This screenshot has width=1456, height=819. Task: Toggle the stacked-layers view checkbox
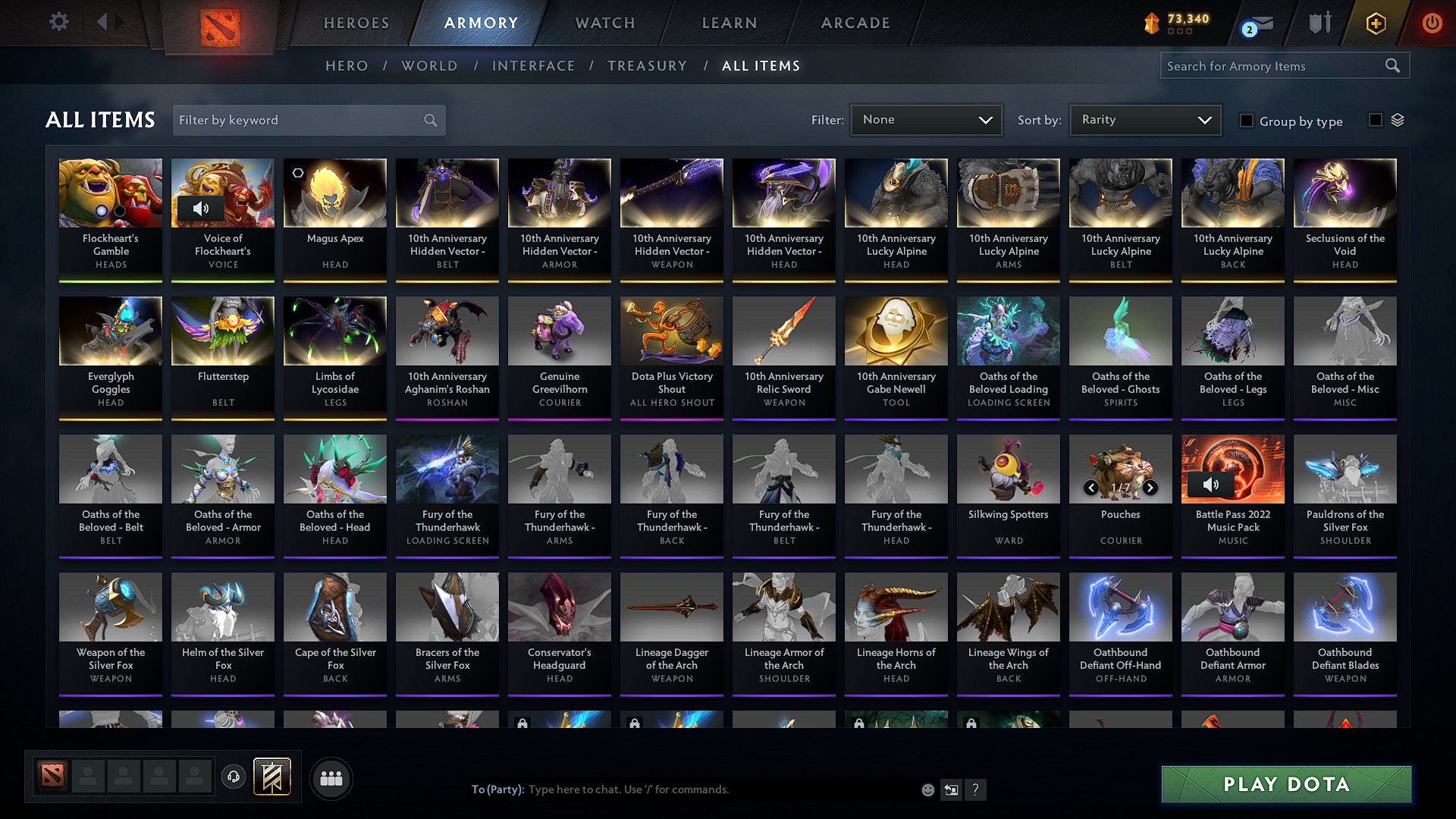(x=1376, y=120)
